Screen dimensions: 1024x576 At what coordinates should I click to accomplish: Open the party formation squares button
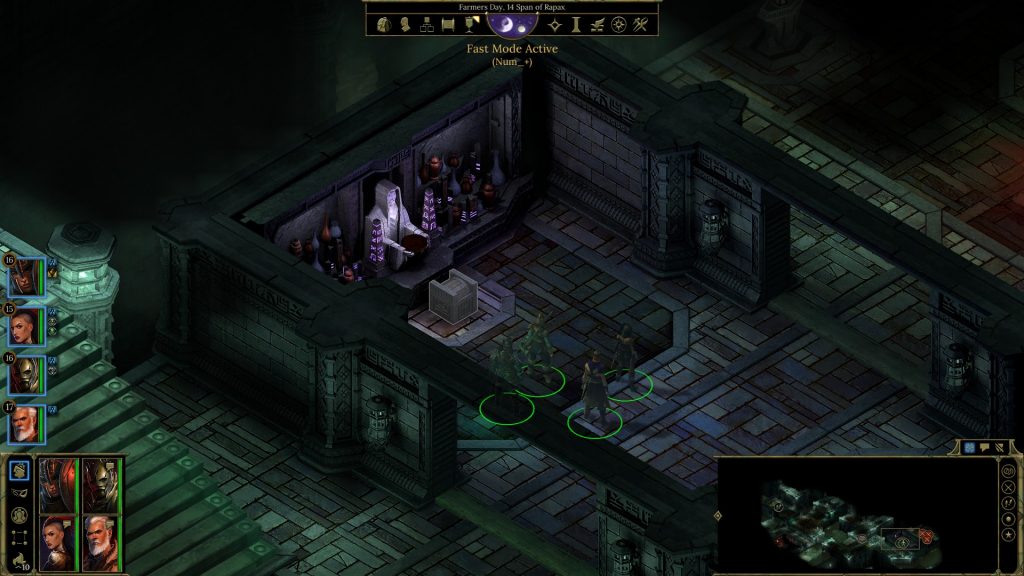coord(18,538)
